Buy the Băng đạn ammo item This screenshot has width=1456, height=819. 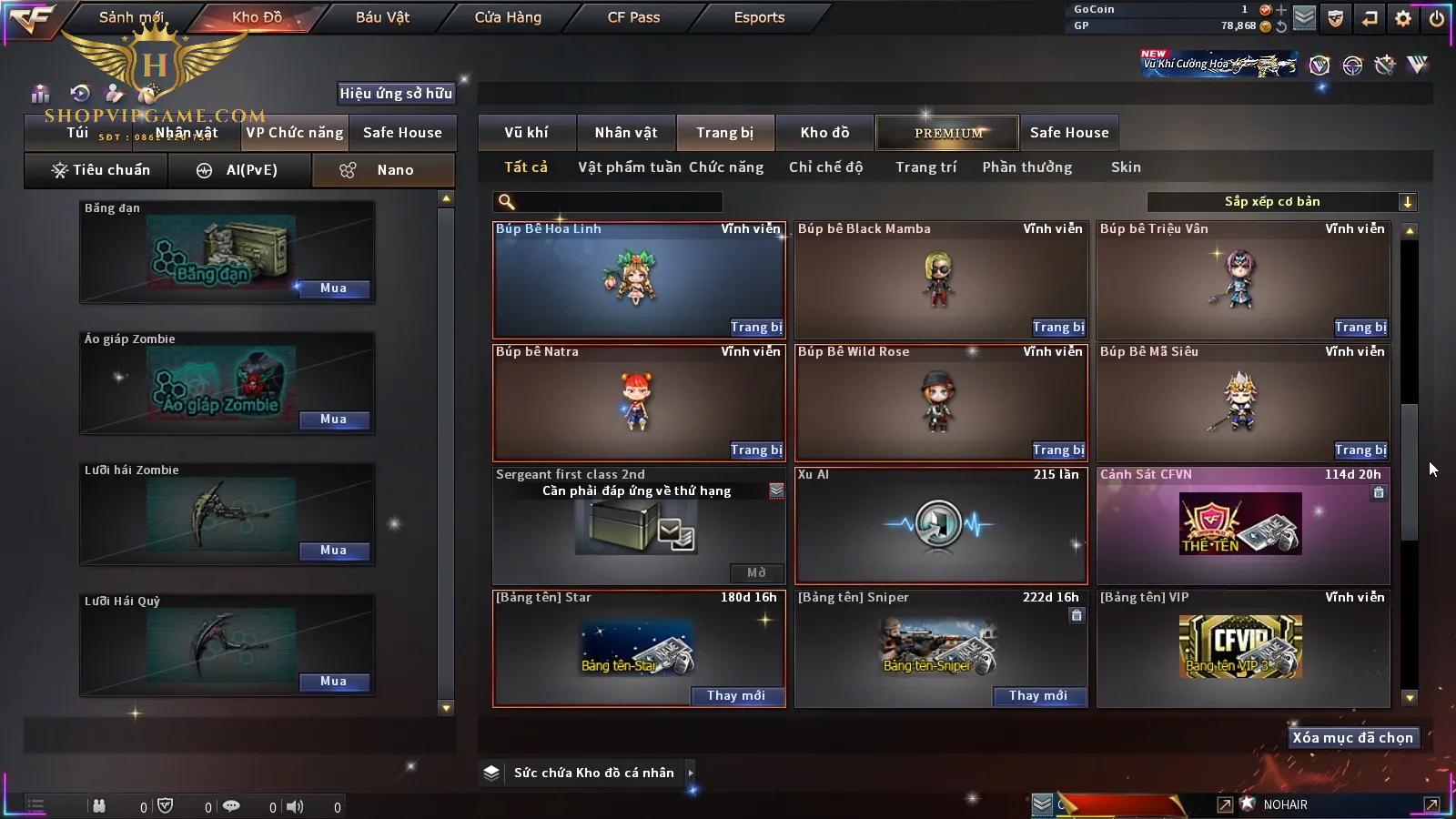[333, 288]
